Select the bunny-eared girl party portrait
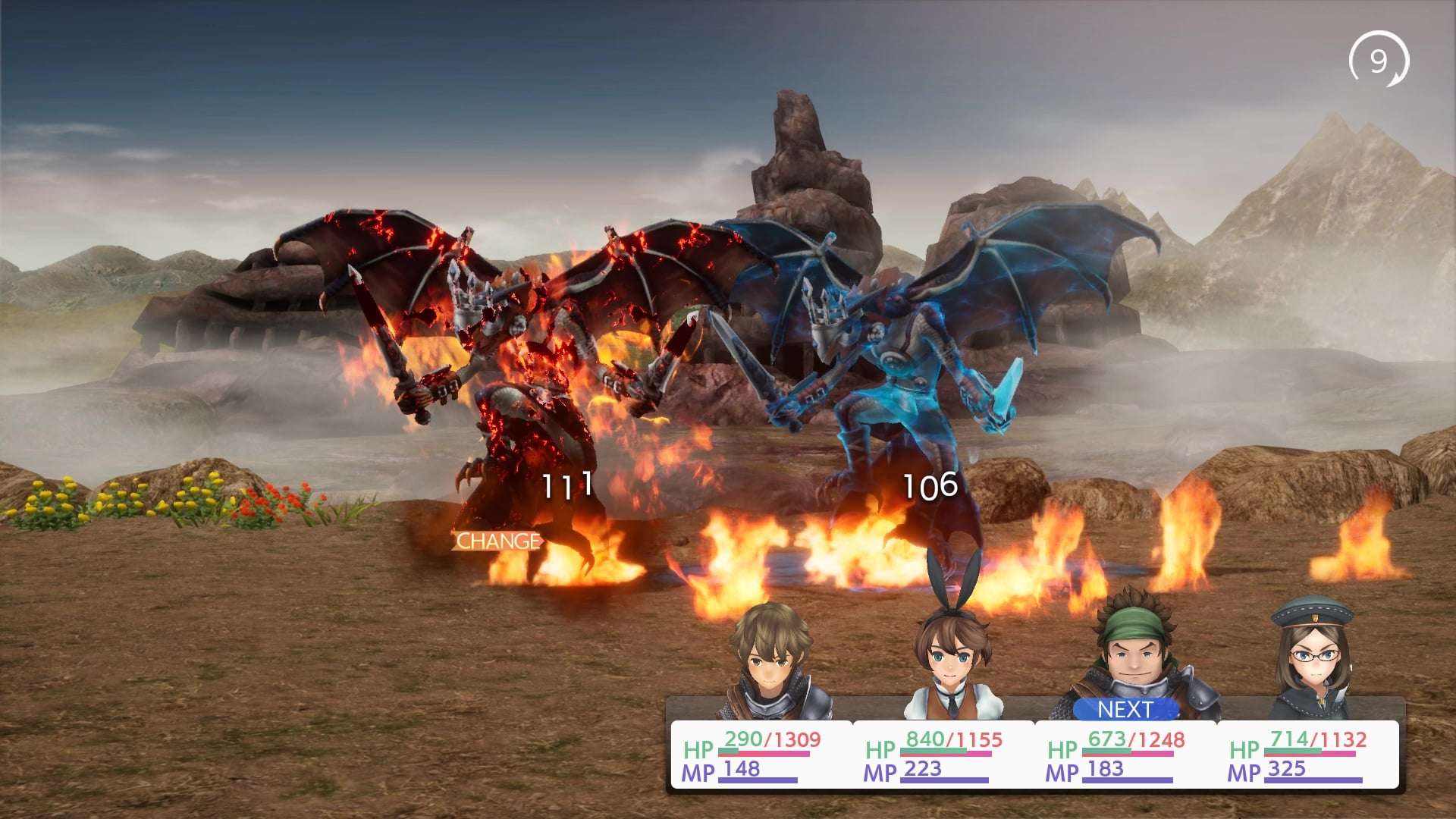This screenshot has width=1456, height=819. click(951, 658)
